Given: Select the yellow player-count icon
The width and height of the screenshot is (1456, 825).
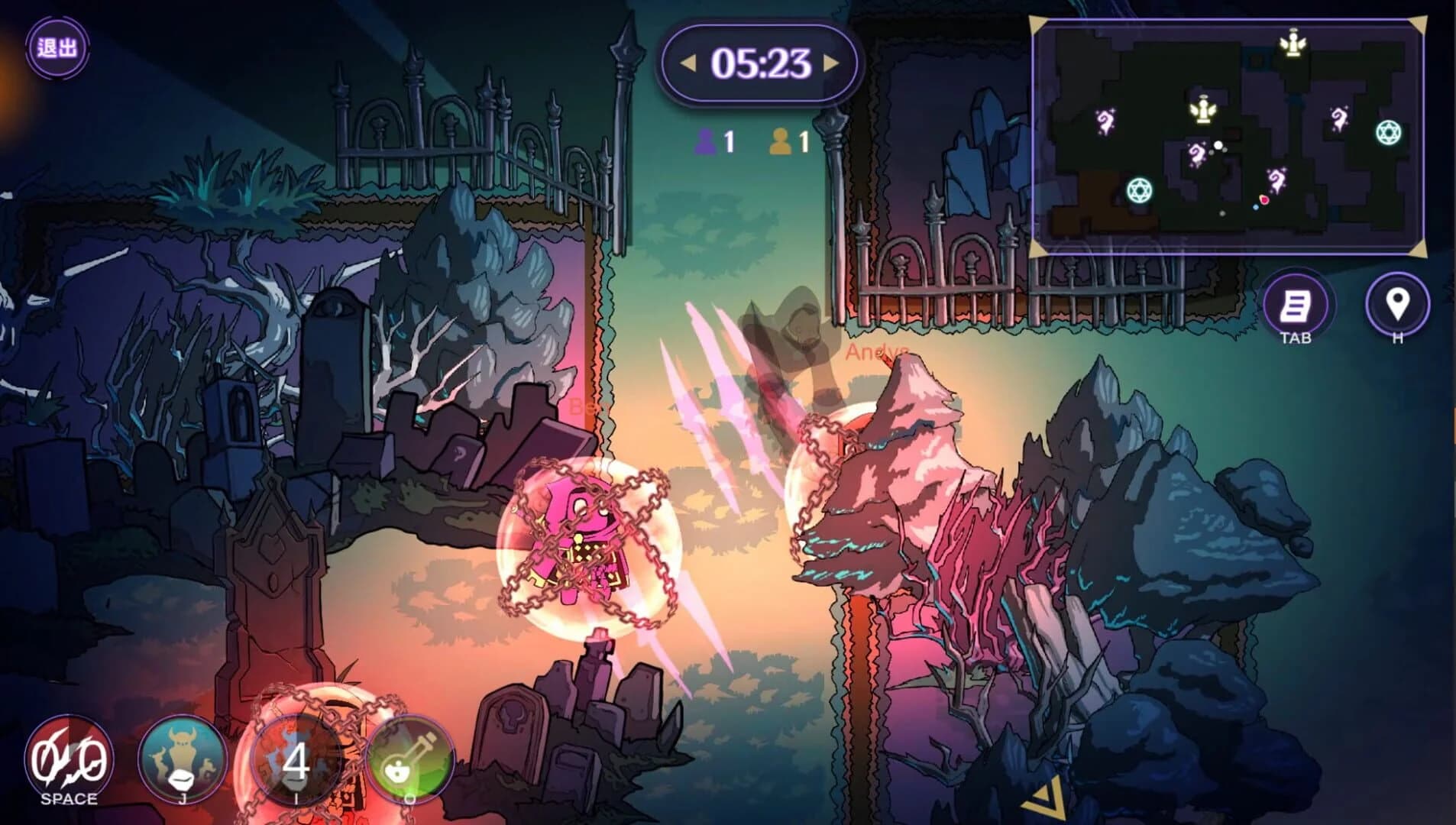Looking at the screenshot, I should (x=781, y=140).
